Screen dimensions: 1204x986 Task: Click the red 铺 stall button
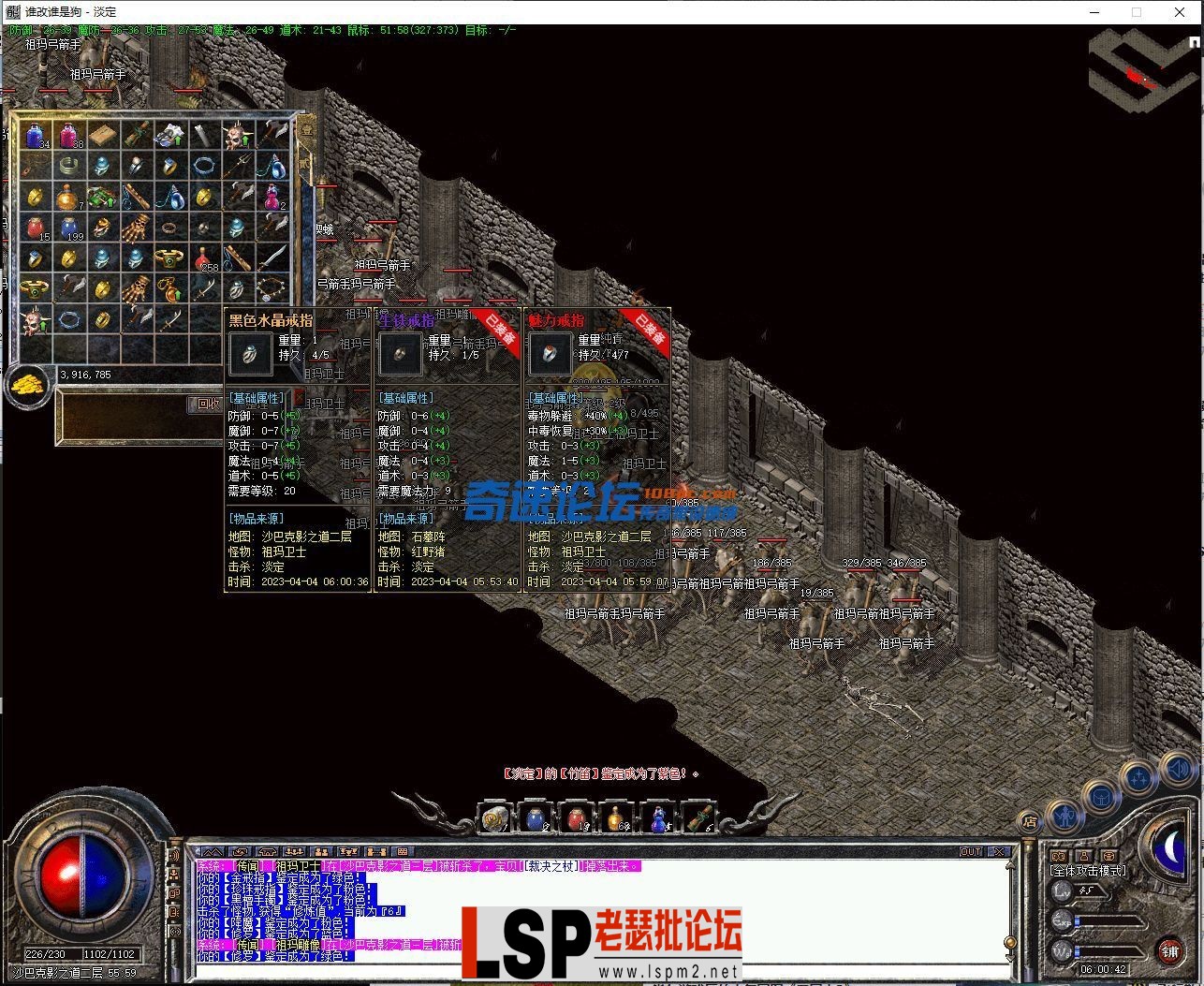tap(1170, 951)
